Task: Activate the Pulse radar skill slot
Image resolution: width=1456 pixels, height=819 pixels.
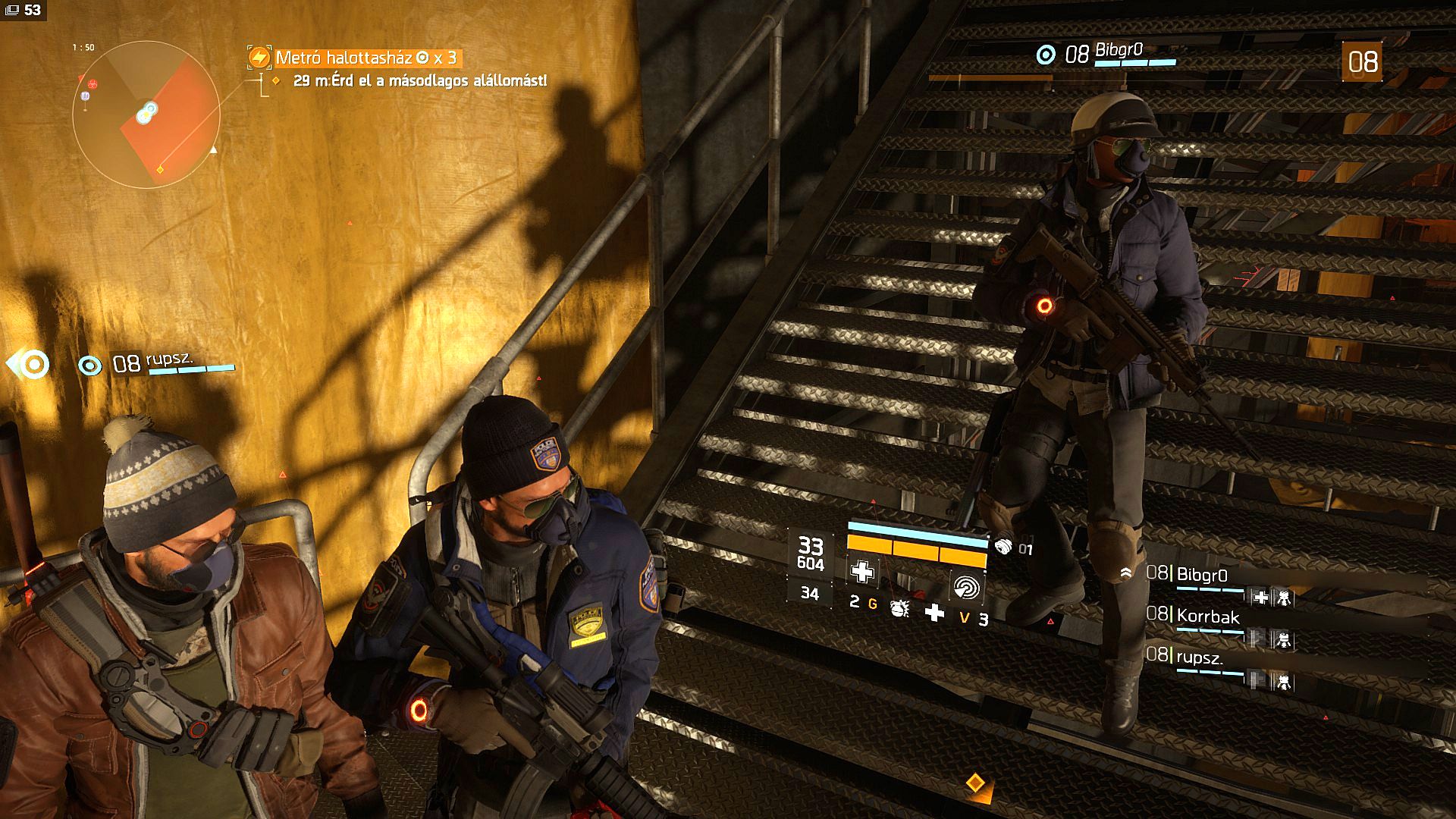Action: click(965, 586)
